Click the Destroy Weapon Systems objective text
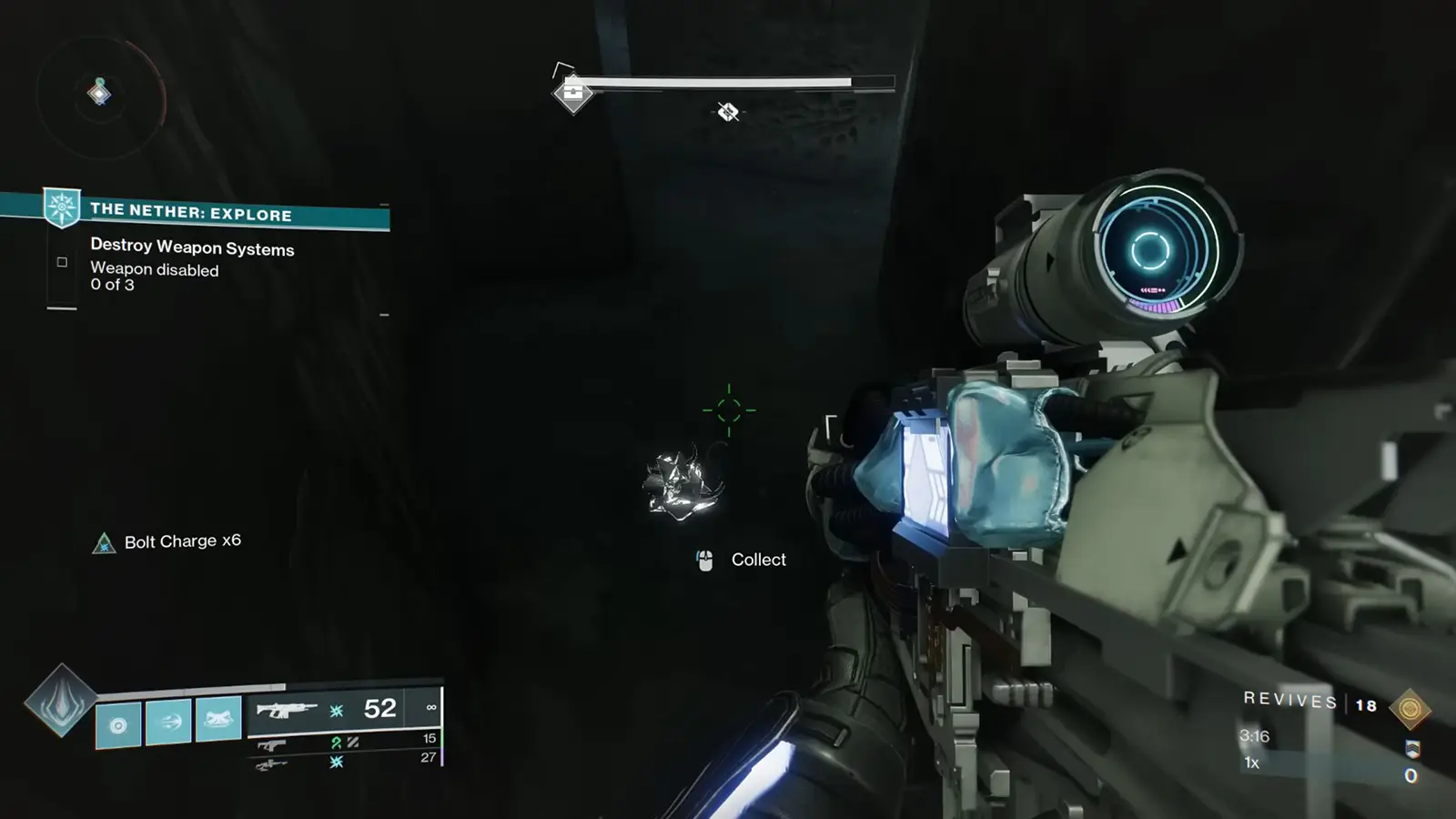The height and width of the screenshot is (819, 1456). [x=191, y=248]
